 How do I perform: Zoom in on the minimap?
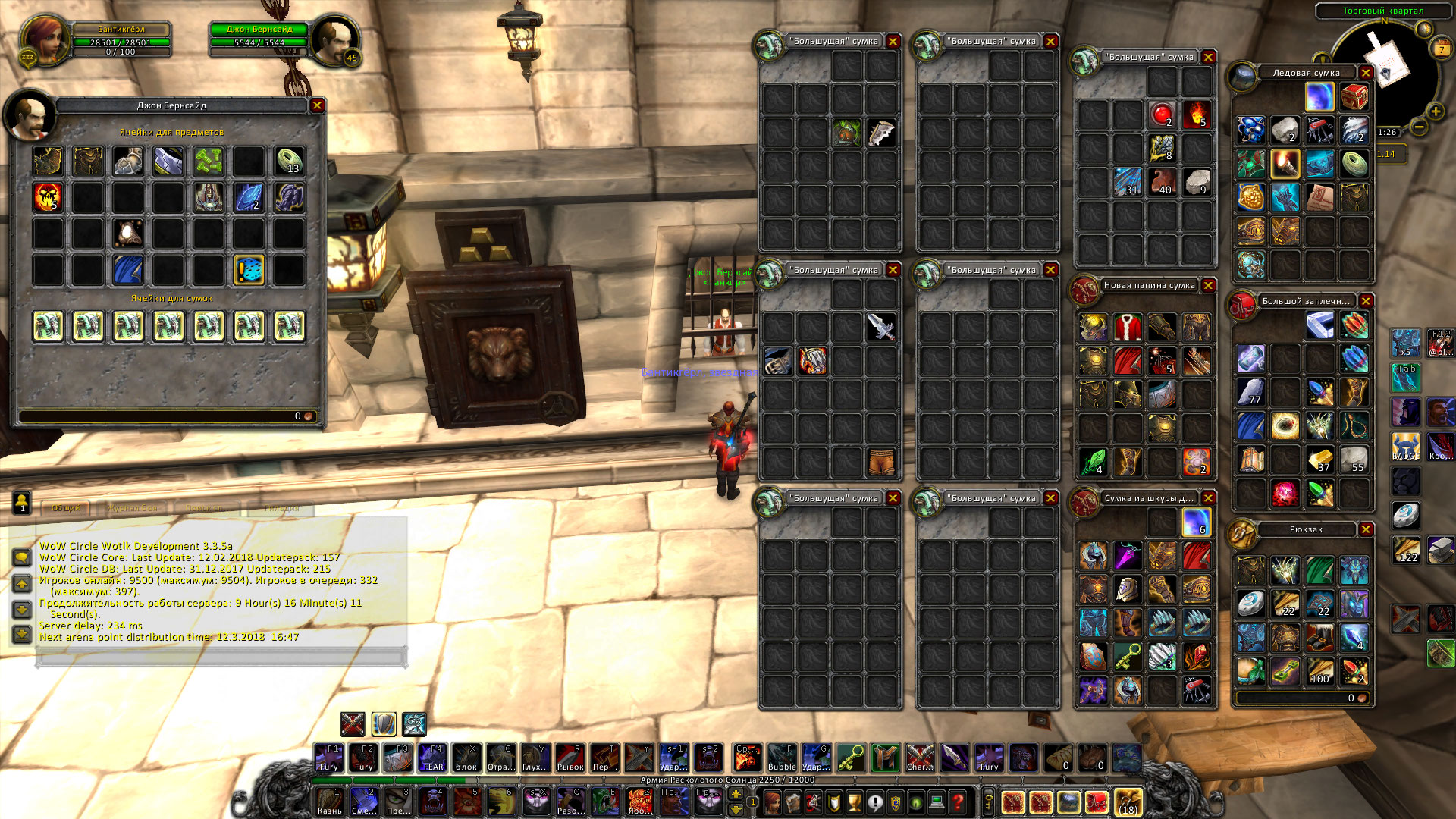[1435, 111]
